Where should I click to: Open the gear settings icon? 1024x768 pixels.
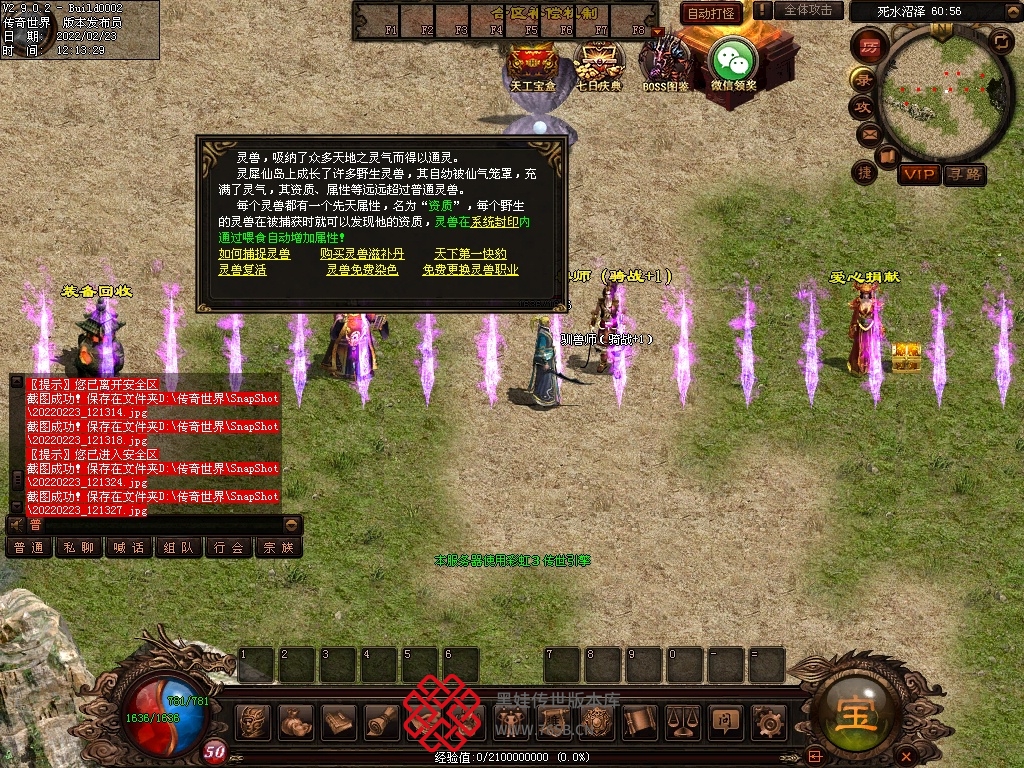(768, 720)
